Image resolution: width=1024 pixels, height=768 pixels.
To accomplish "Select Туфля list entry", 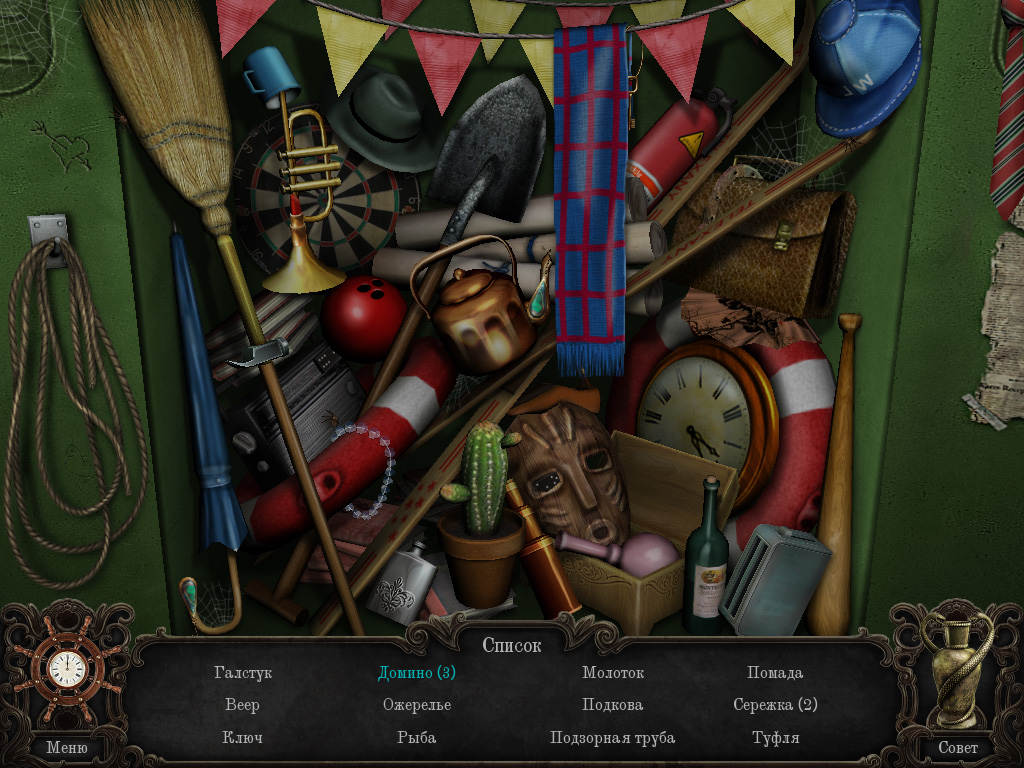I will pos(775,738).
